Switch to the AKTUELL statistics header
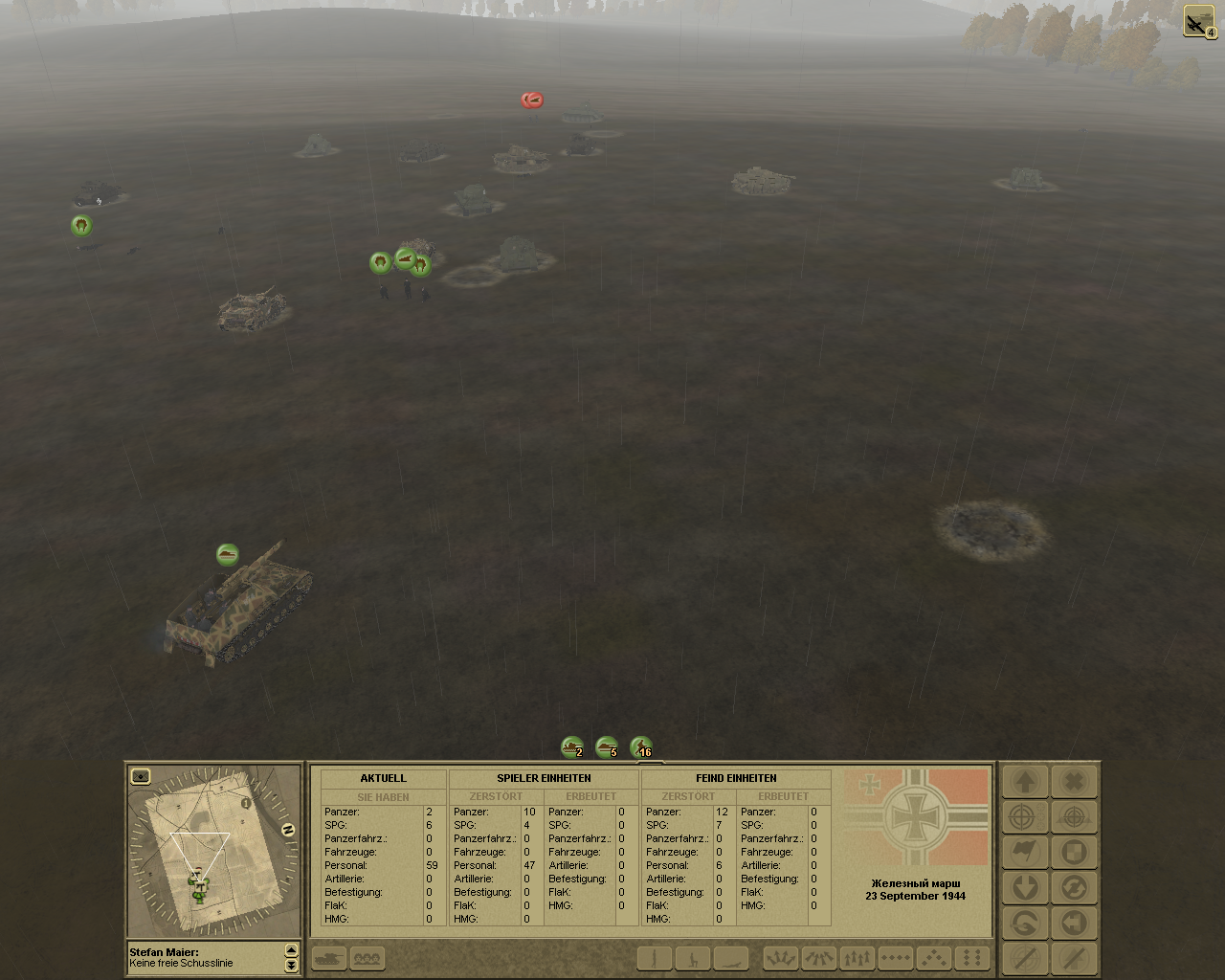 (383, 778)
